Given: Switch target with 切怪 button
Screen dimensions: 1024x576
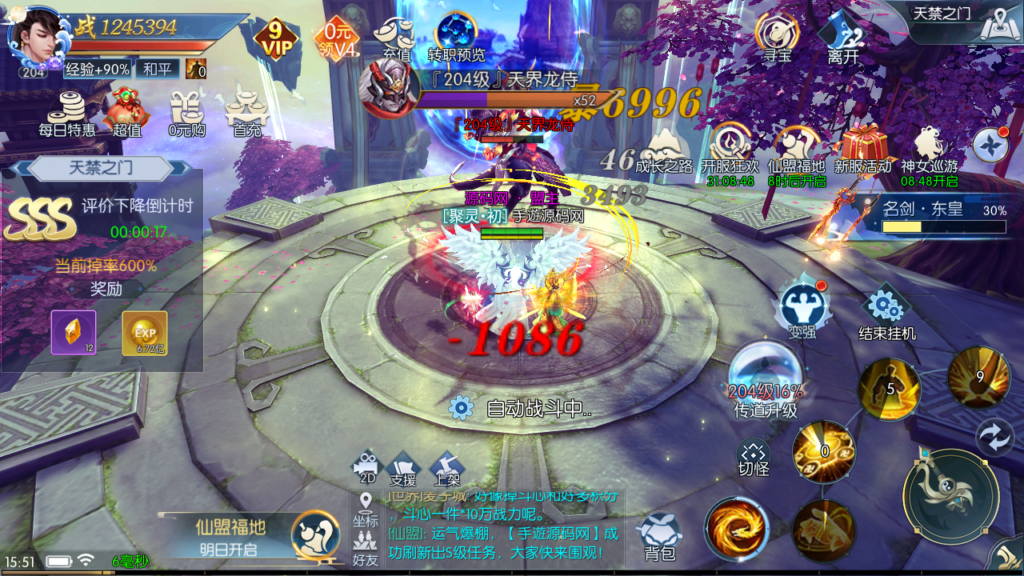Looking at the screenshot, I should [x=753, y=457].
